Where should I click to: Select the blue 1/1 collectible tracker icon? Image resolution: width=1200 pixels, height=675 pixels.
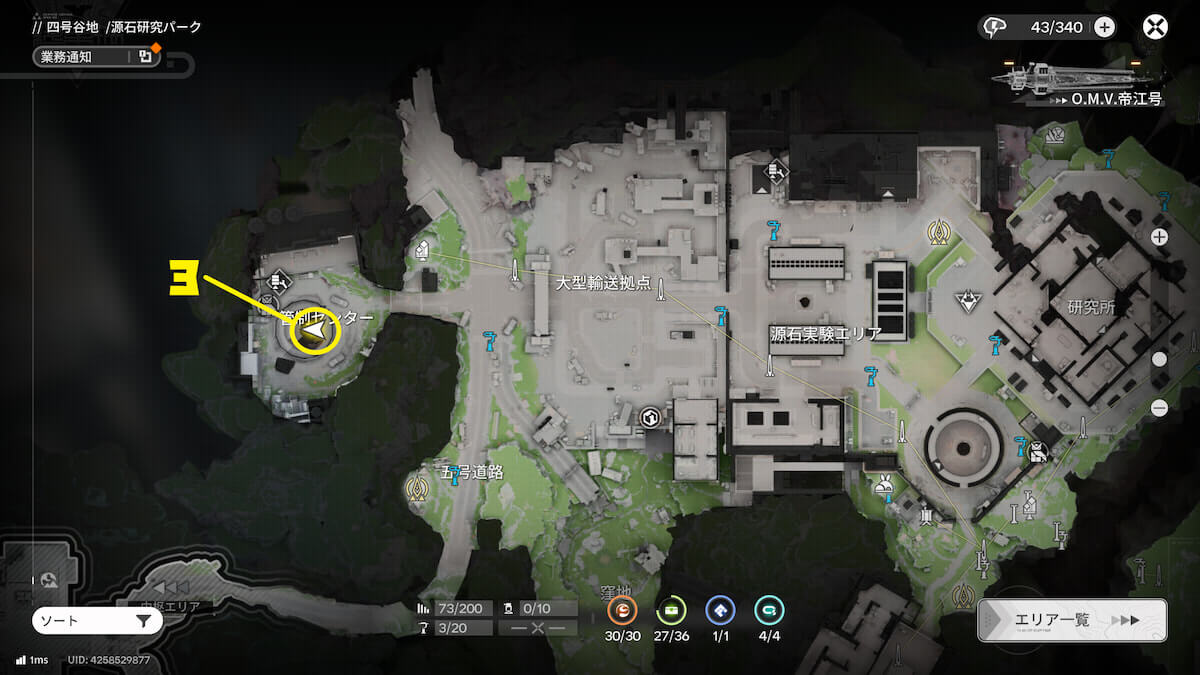click(x=719, y=610)
